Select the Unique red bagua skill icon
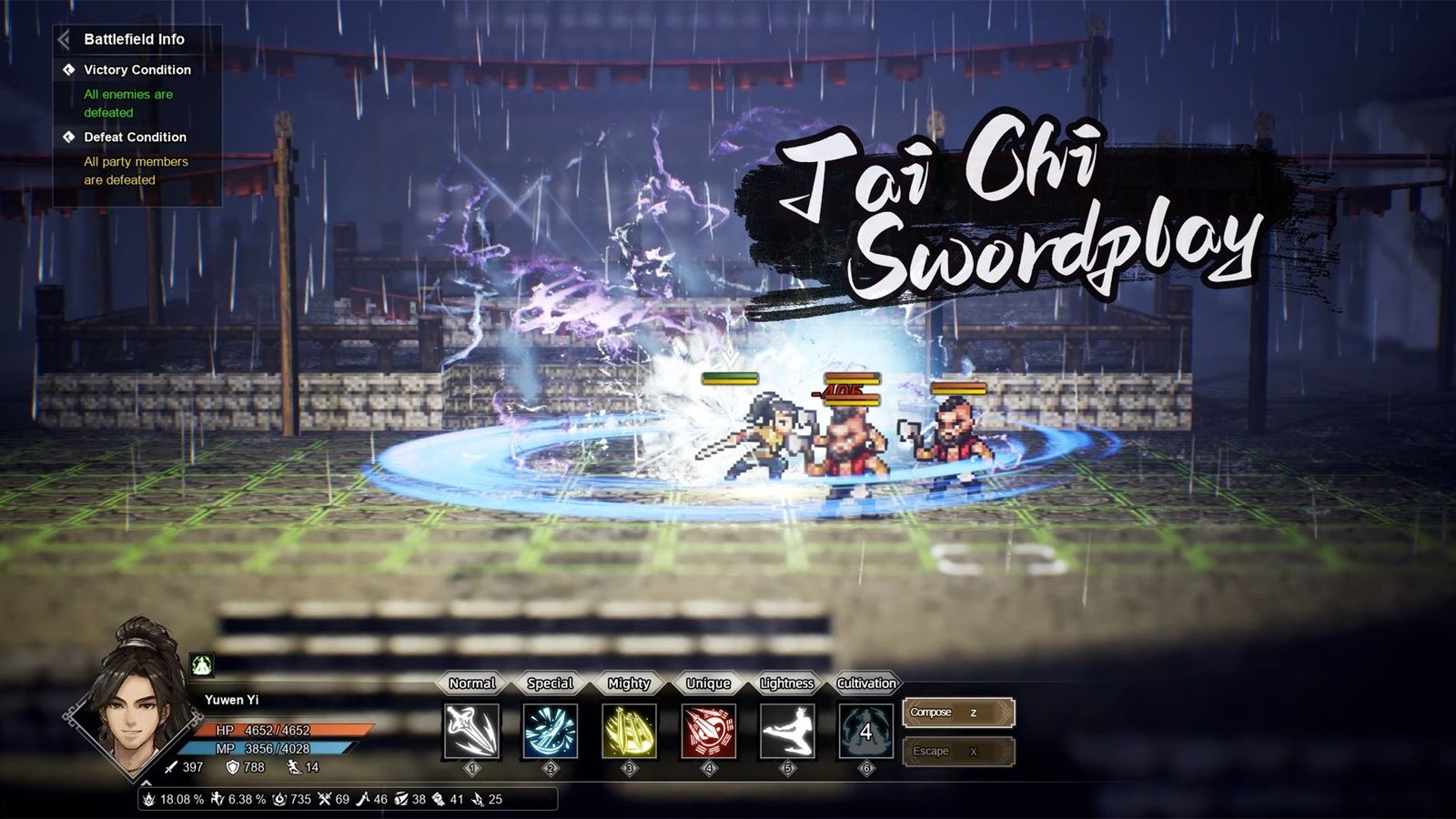Screen dimensions: 1456x819 click(x=708, y=732)
